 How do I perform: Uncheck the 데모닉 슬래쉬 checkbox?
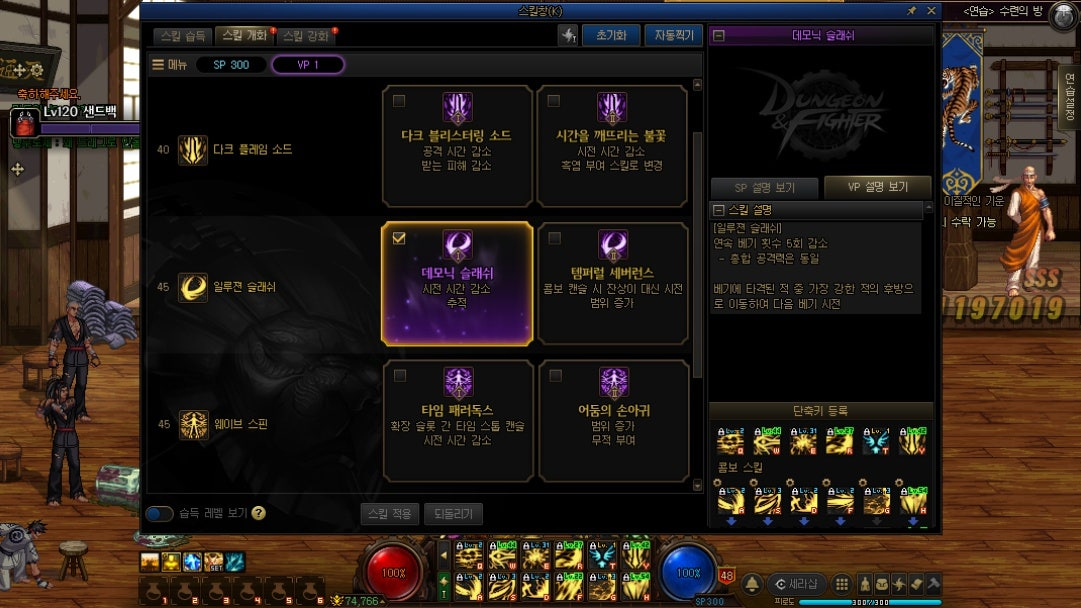(x=400, y=238)
